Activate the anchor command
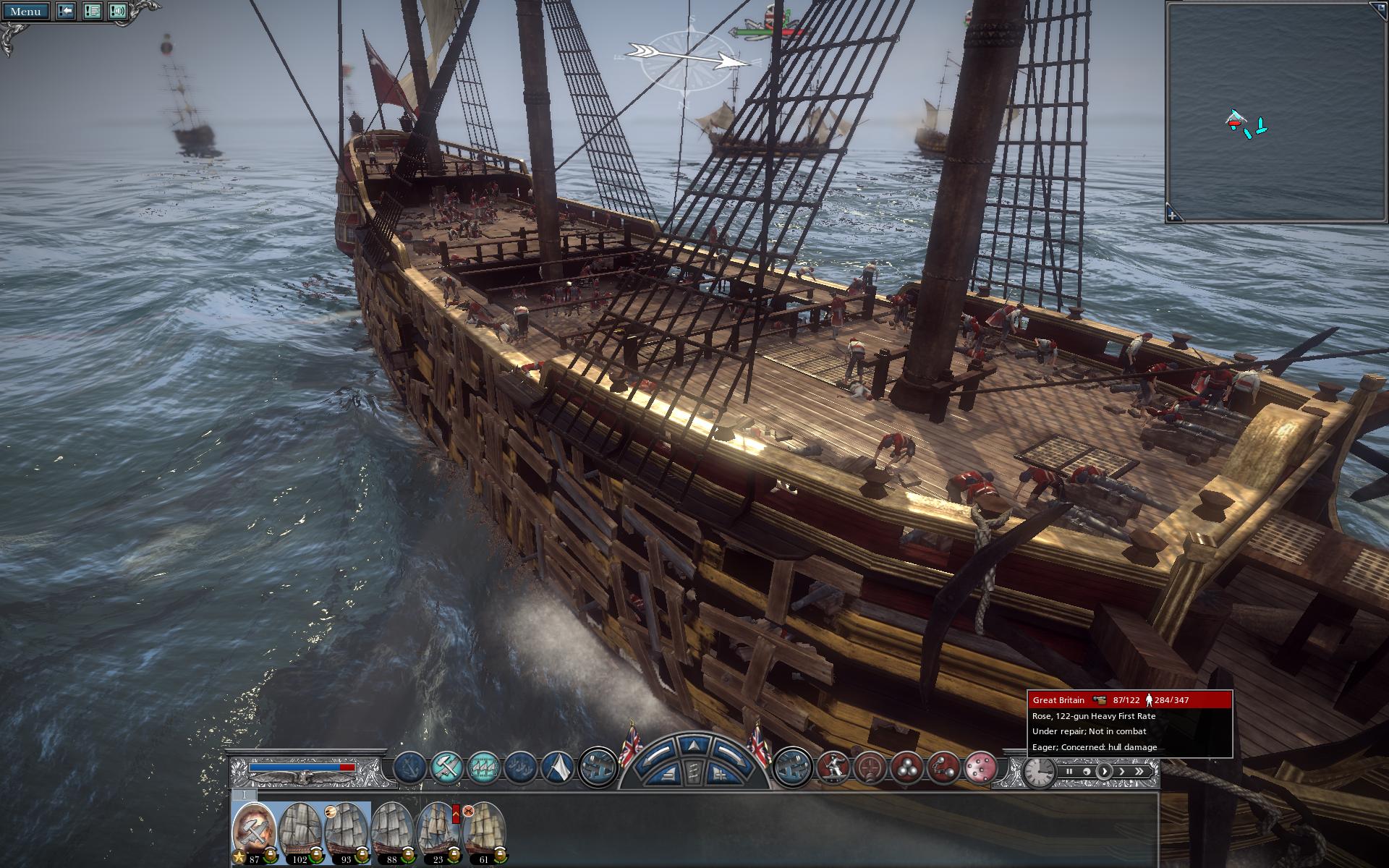 pyautogui.click(x=409, y=767)
